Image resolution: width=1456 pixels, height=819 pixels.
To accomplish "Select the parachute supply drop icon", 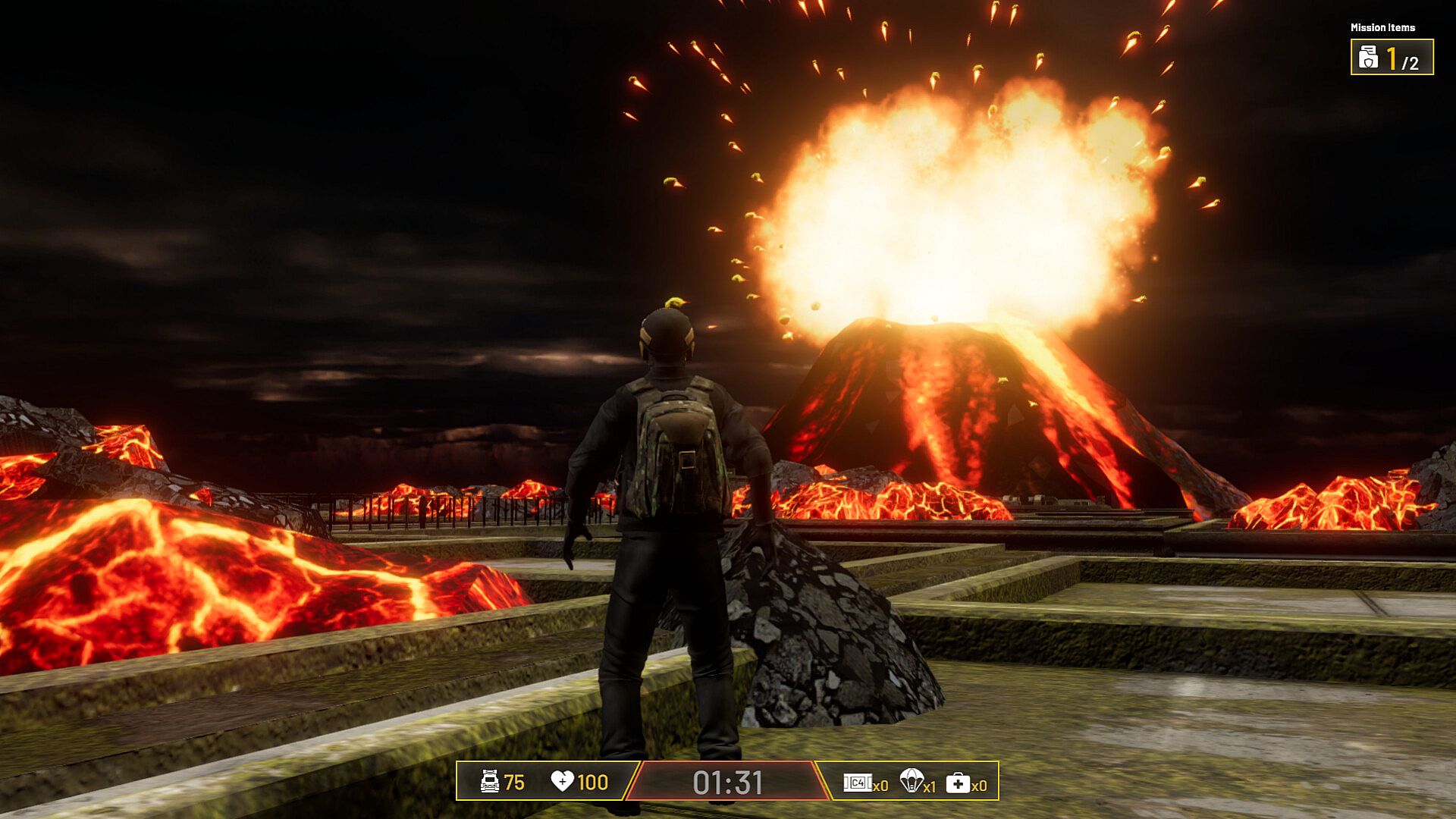I will 911,780.
